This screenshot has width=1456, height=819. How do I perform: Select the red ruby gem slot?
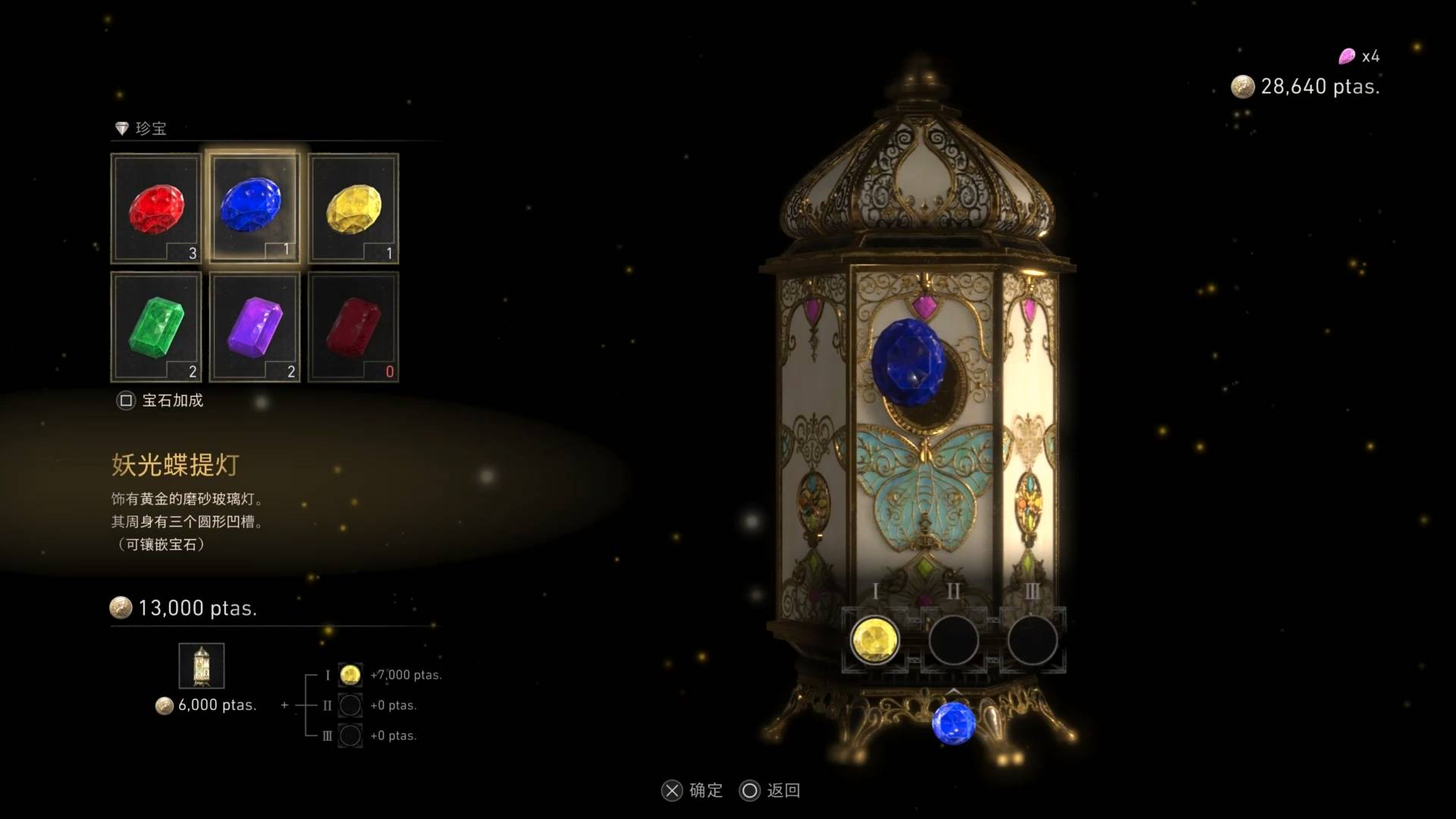coord(156,209)
